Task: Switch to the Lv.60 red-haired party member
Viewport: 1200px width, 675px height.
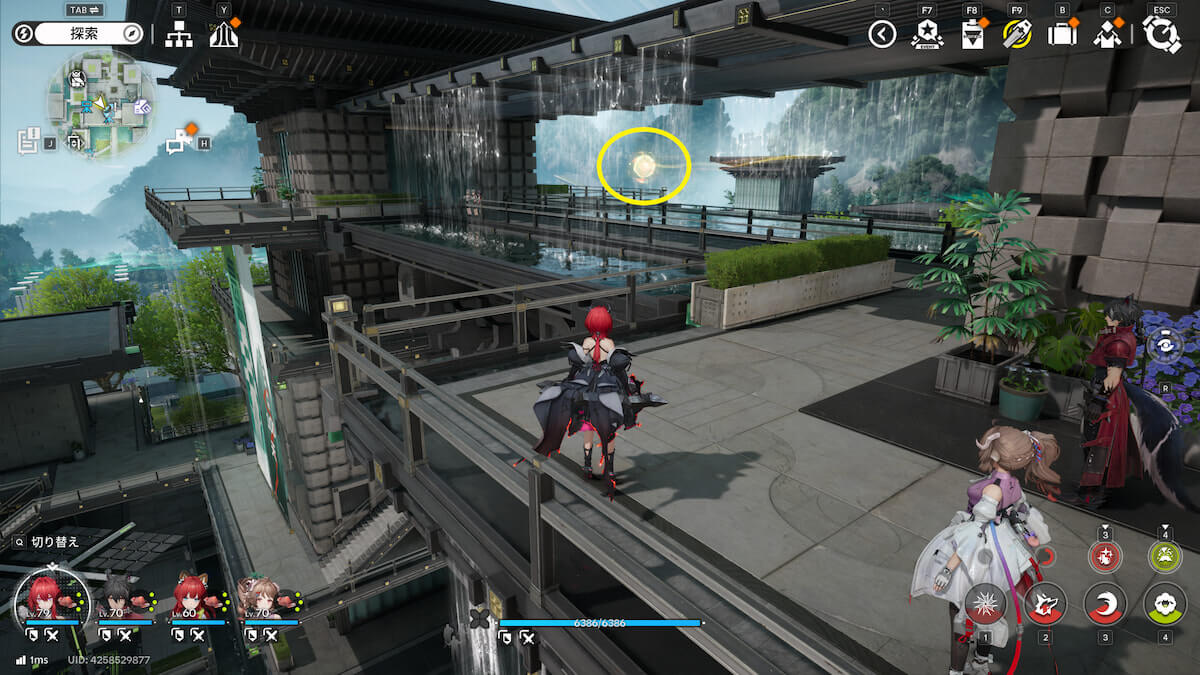Action: pyautogui.click(x=194, y=598)
